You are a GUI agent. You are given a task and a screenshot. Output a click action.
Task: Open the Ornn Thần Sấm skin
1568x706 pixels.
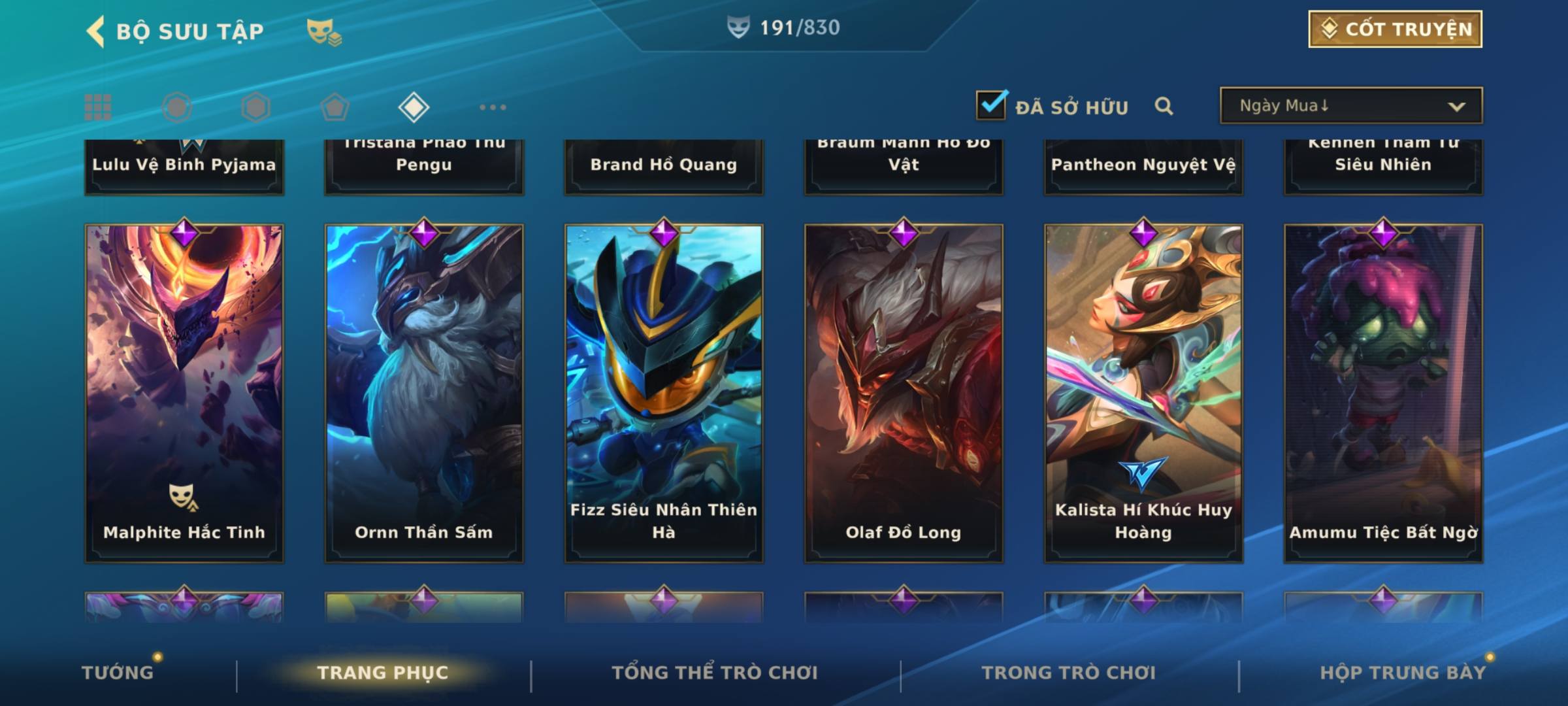click(x=424, y=392)
